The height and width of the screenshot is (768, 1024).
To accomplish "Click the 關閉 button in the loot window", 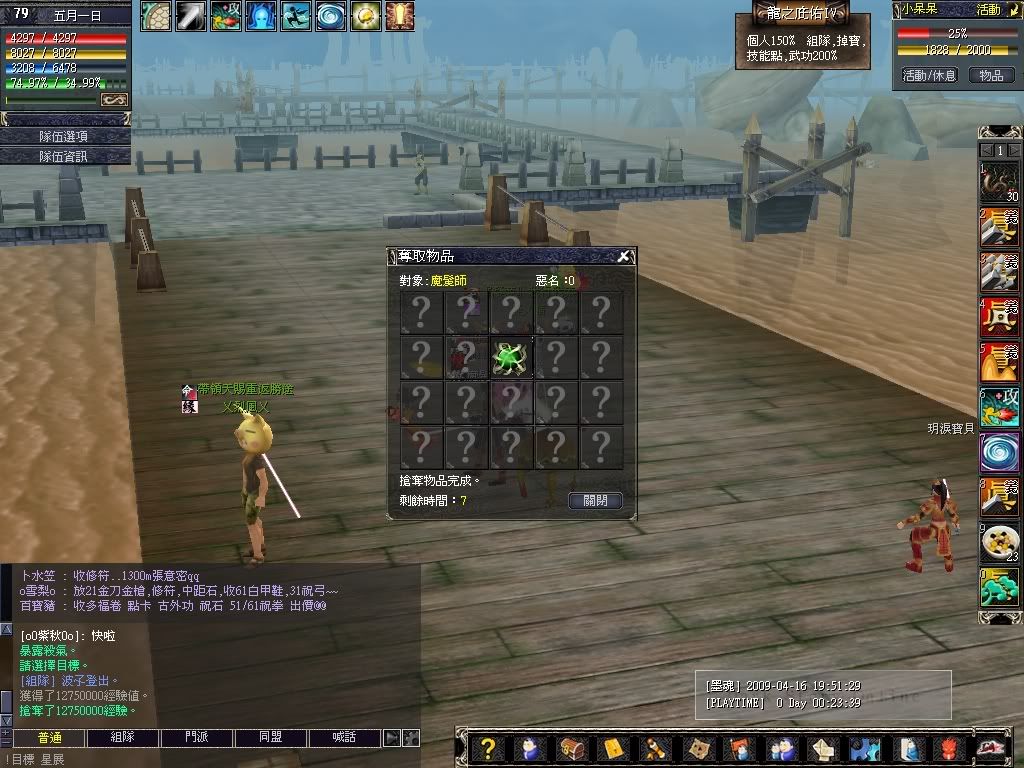I will (595, 500).
